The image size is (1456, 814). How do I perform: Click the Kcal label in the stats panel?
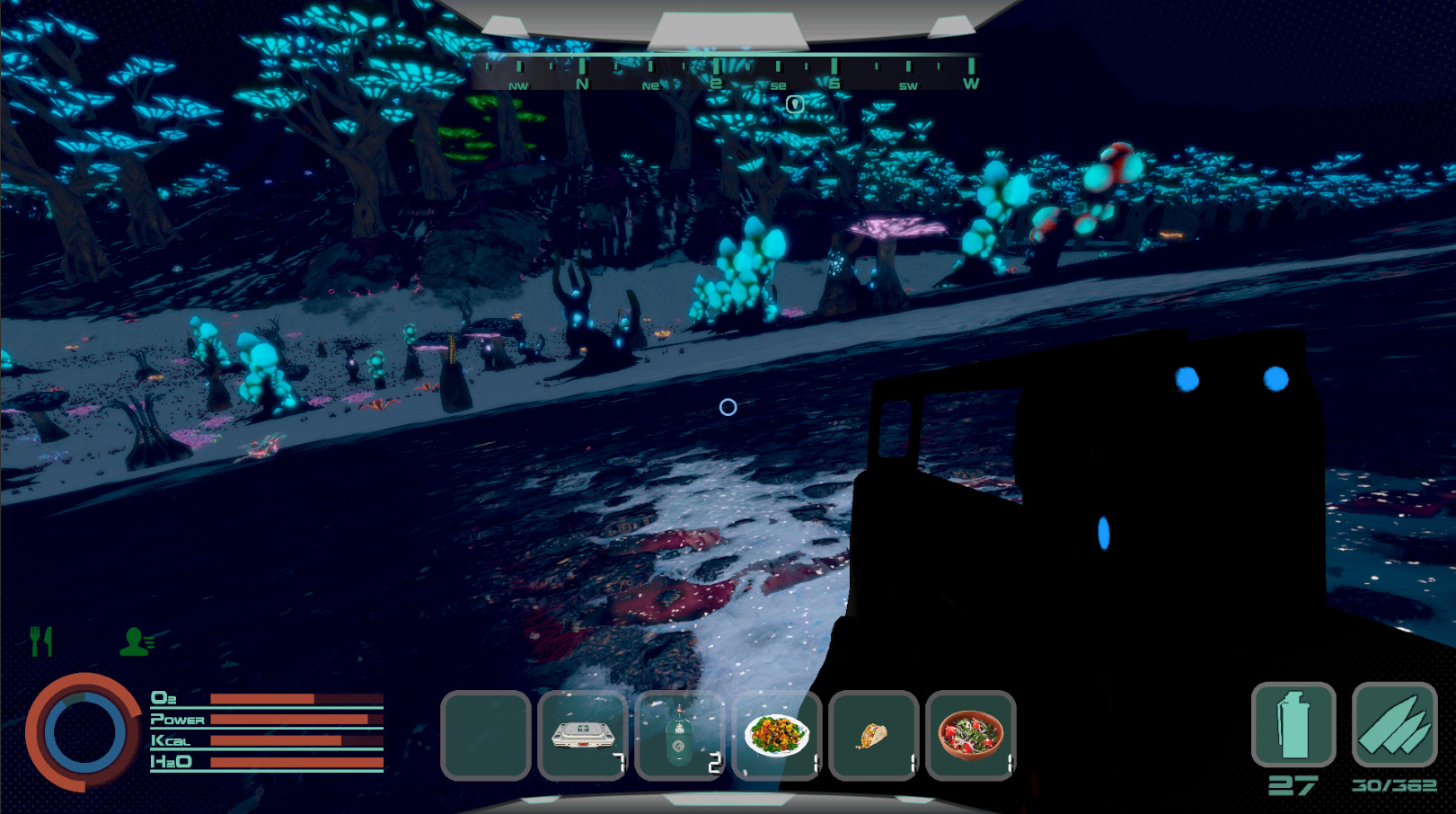click(x=171, y=741)
